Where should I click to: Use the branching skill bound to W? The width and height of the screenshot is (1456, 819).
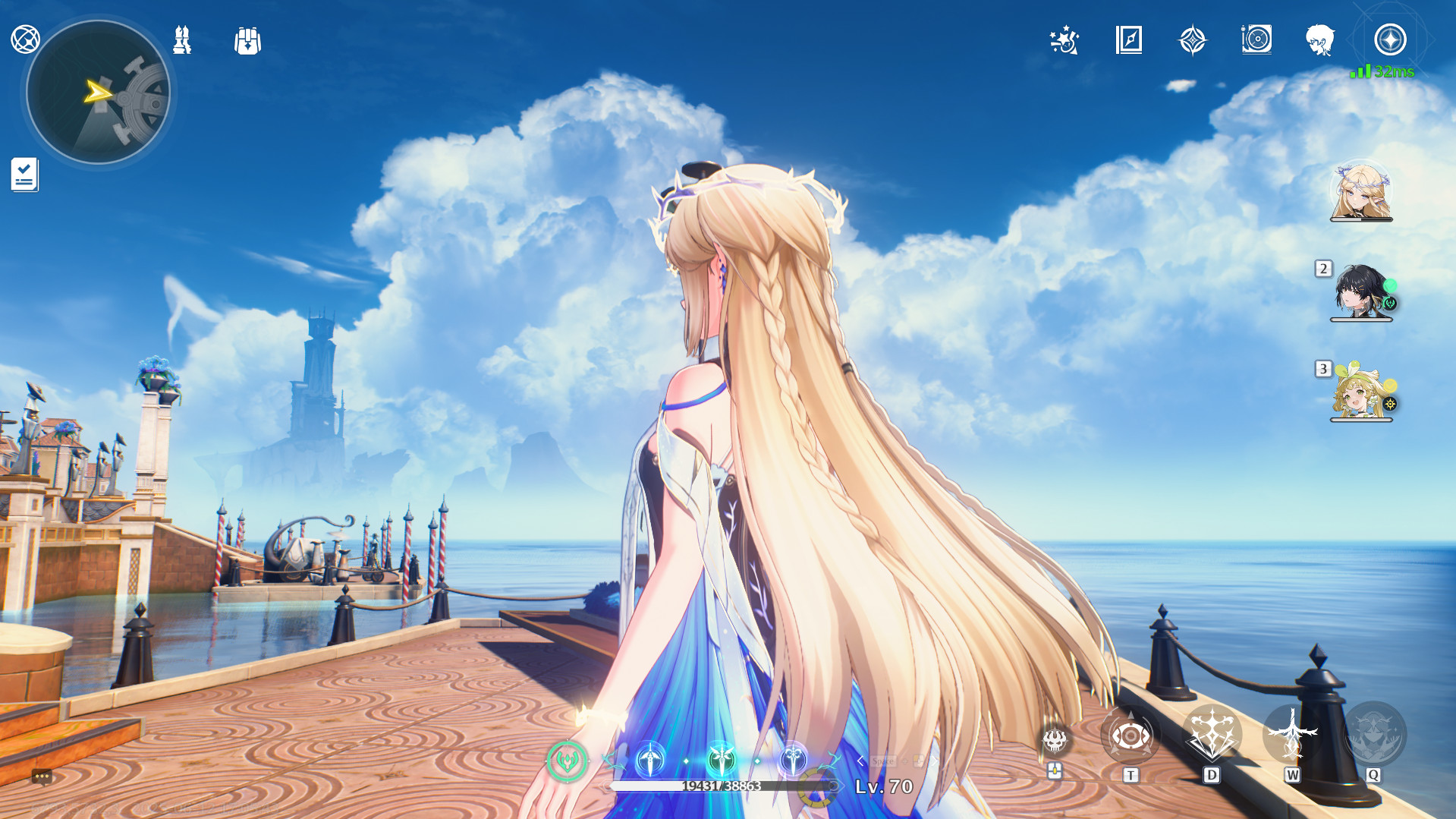(x=1291, y=734)
